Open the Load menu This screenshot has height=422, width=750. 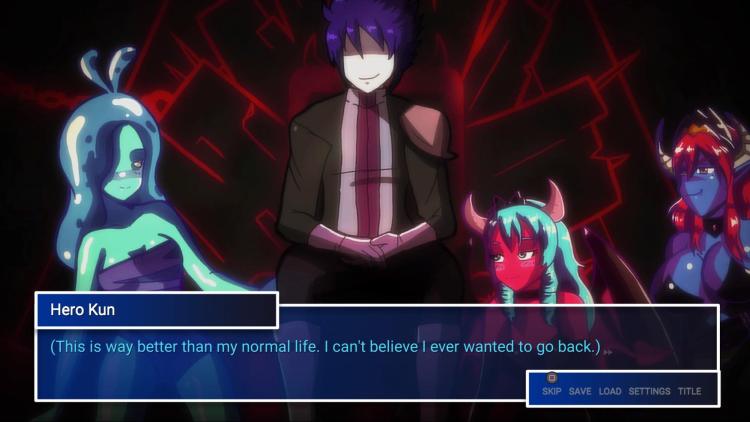[610, 391]
